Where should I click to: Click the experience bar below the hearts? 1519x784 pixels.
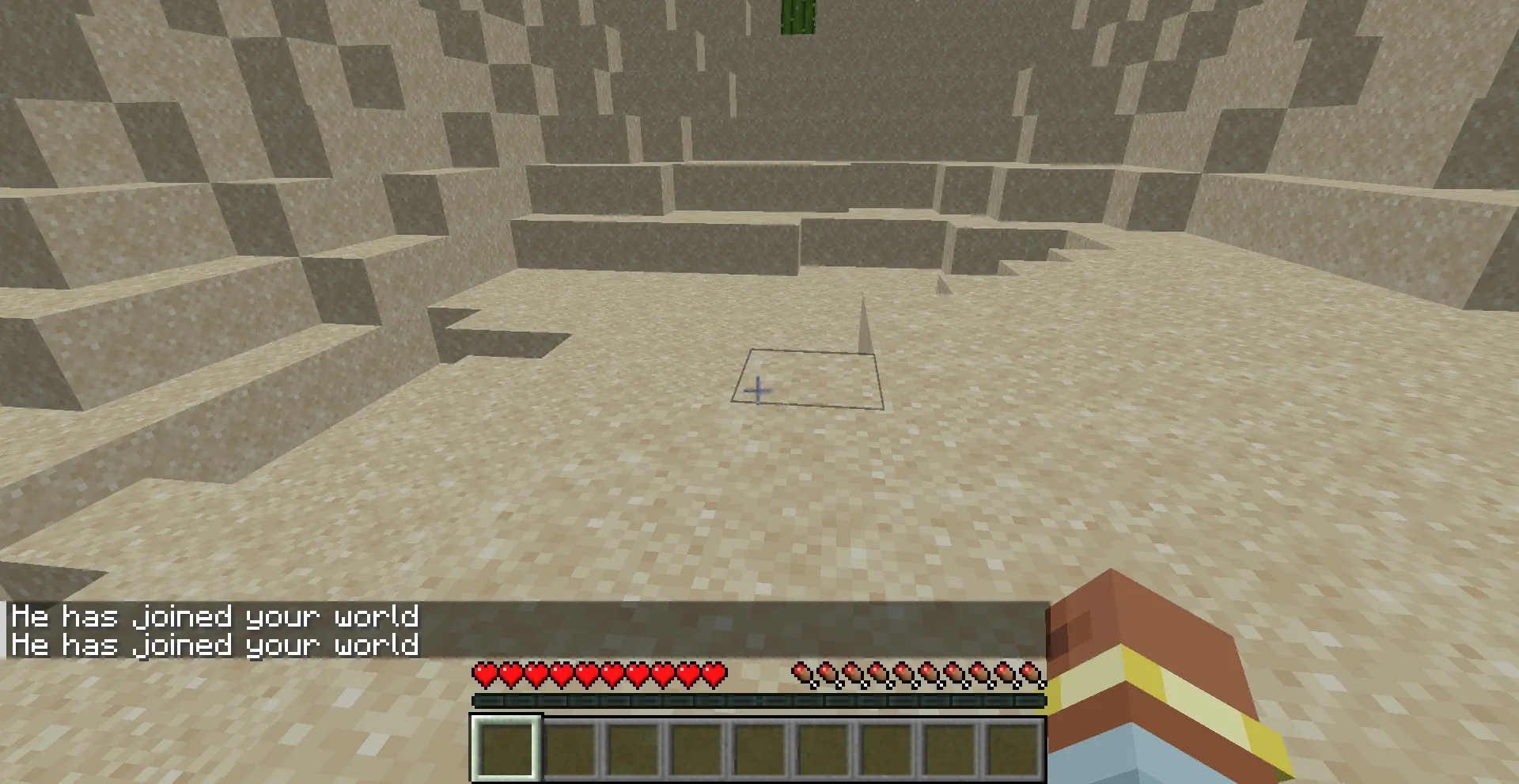758,701
